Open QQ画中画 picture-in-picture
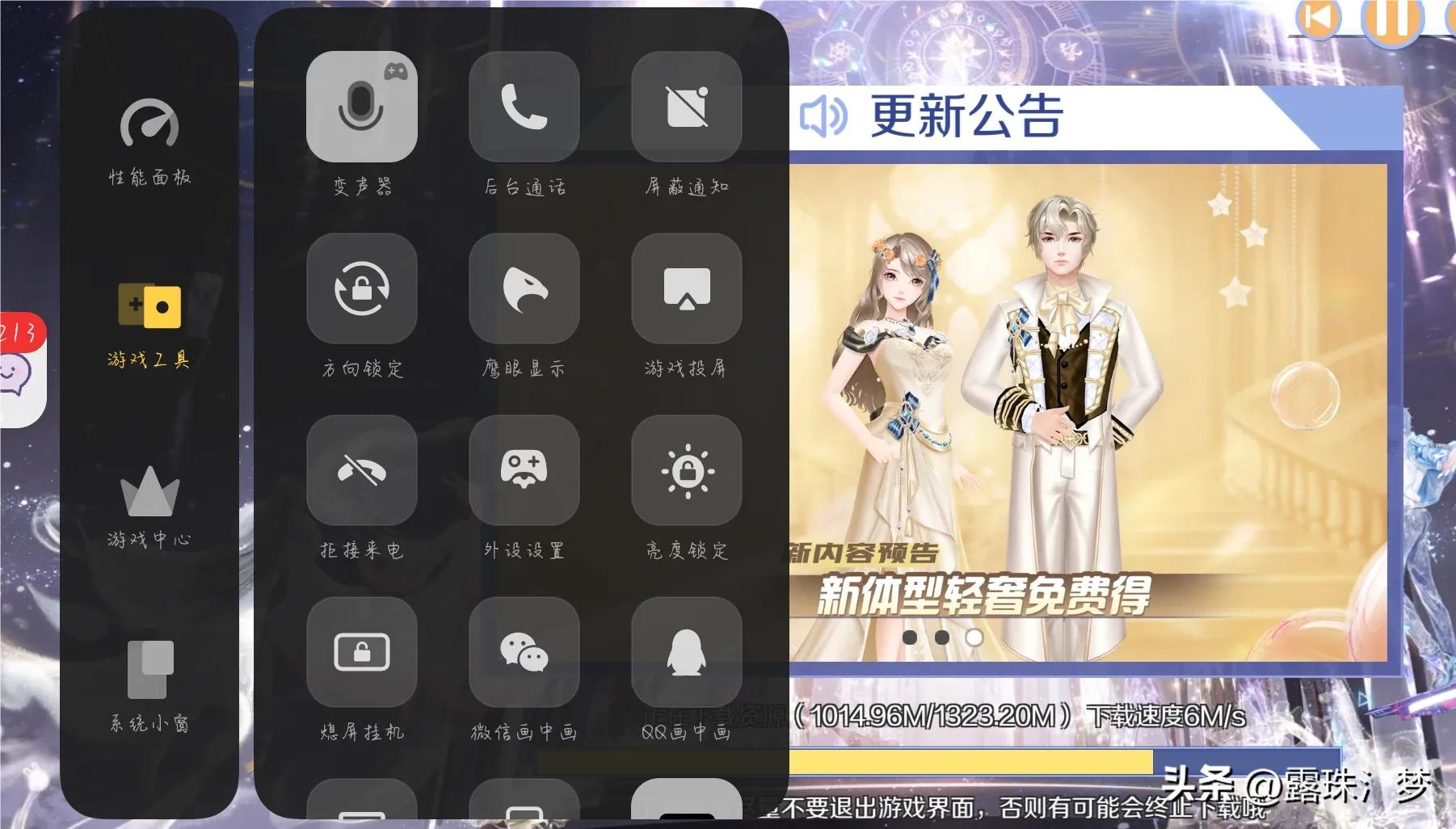The width and height of the screenshot is (1456, 829). click(x=686, y=653)
